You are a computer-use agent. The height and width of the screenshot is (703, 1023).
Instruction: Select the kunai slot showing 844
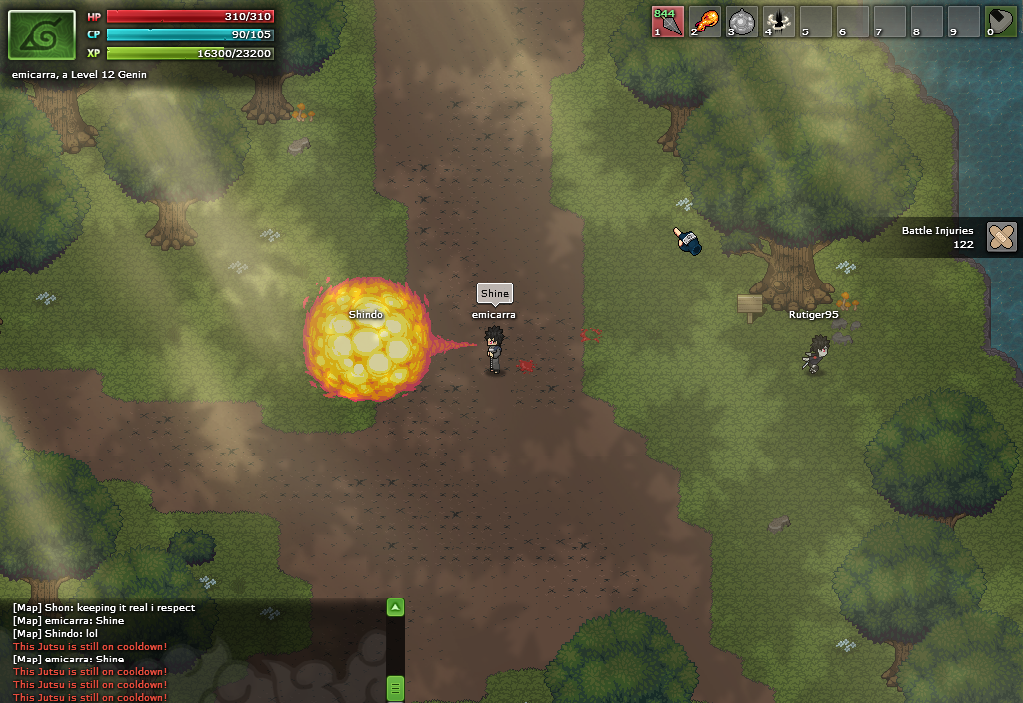[667, 21]
